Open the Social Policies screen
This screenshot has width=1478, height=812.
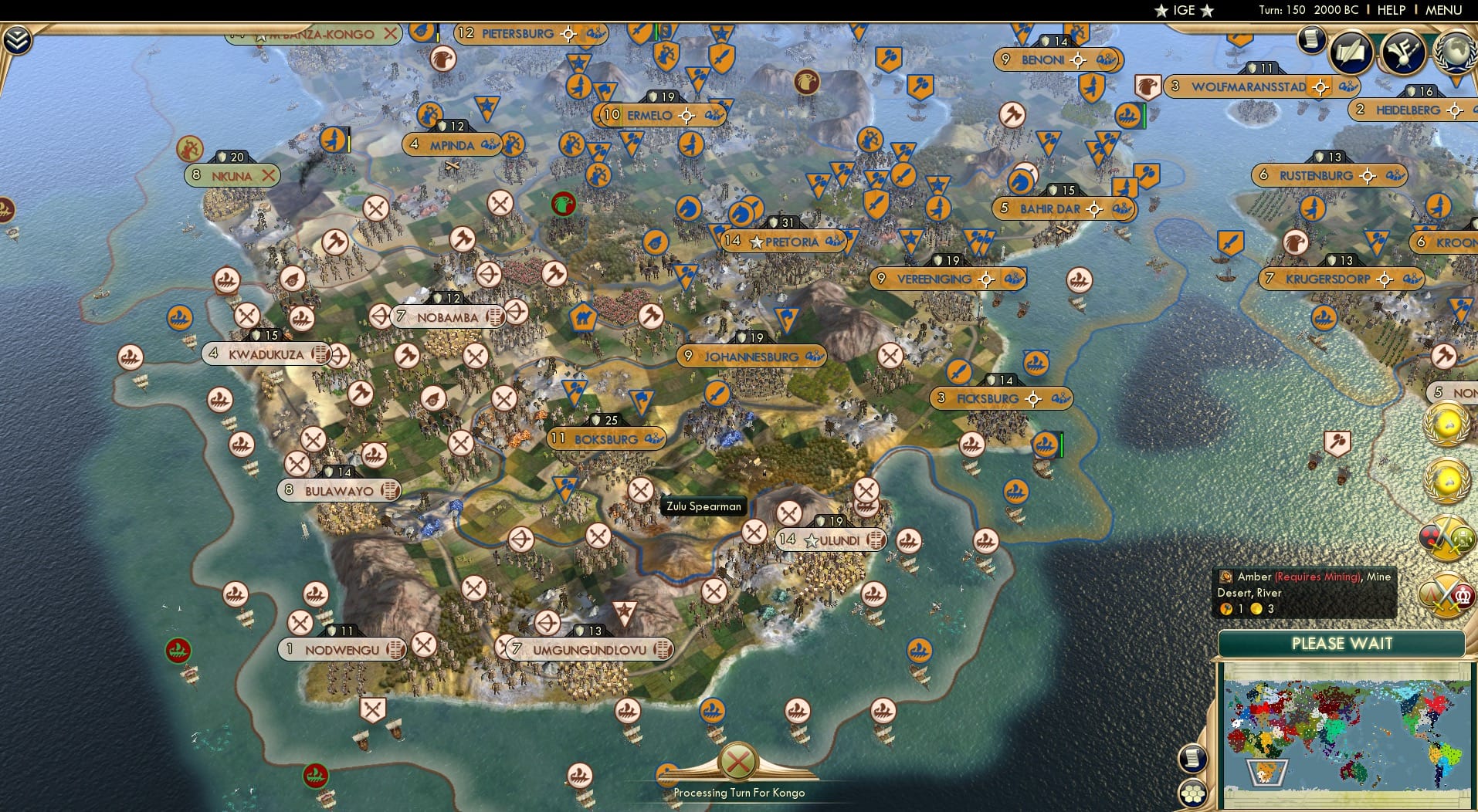(1349, 52)
